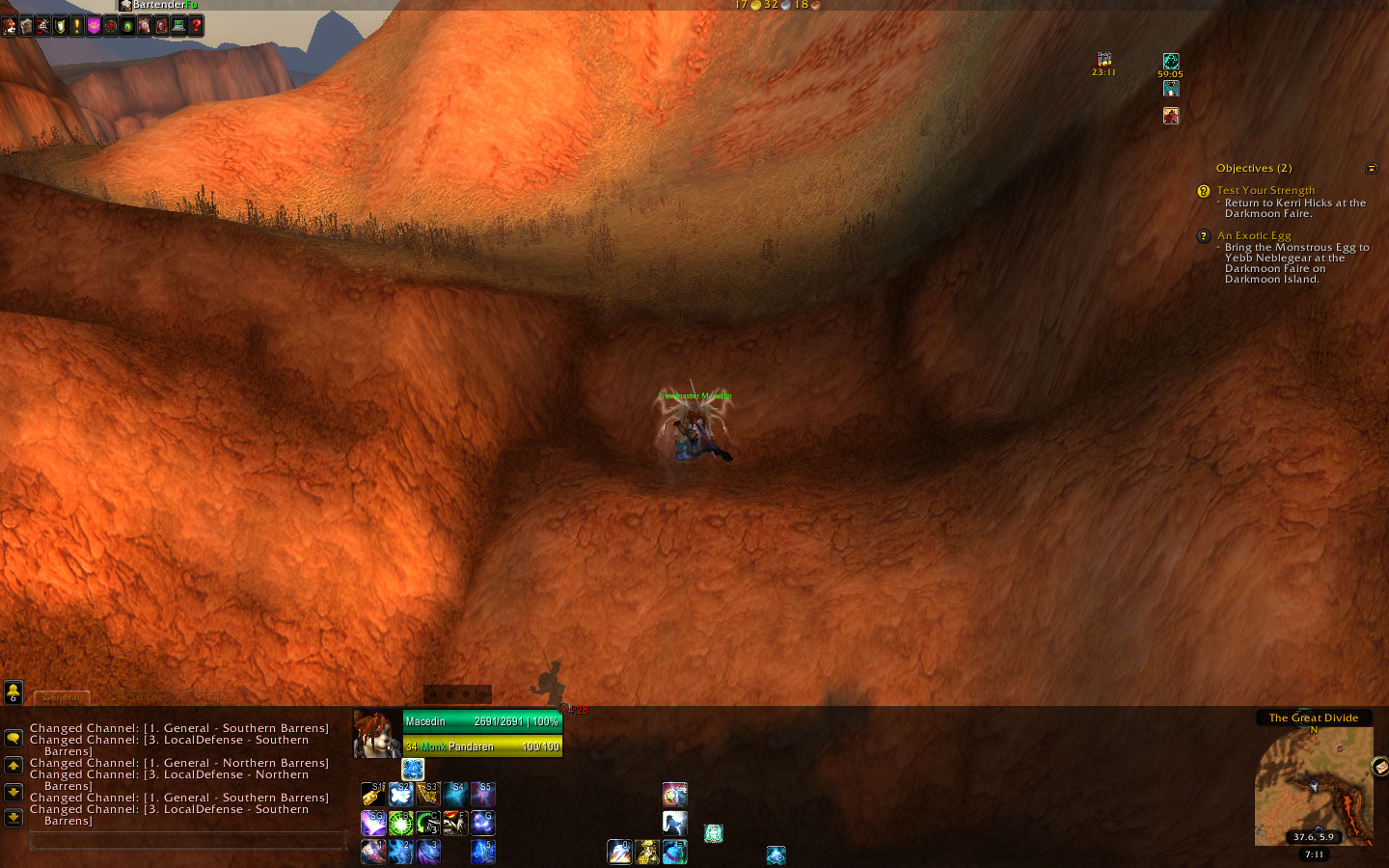1389x868 pixels.
Task: Switch to the General chat tab
Action: click(62, 697)
